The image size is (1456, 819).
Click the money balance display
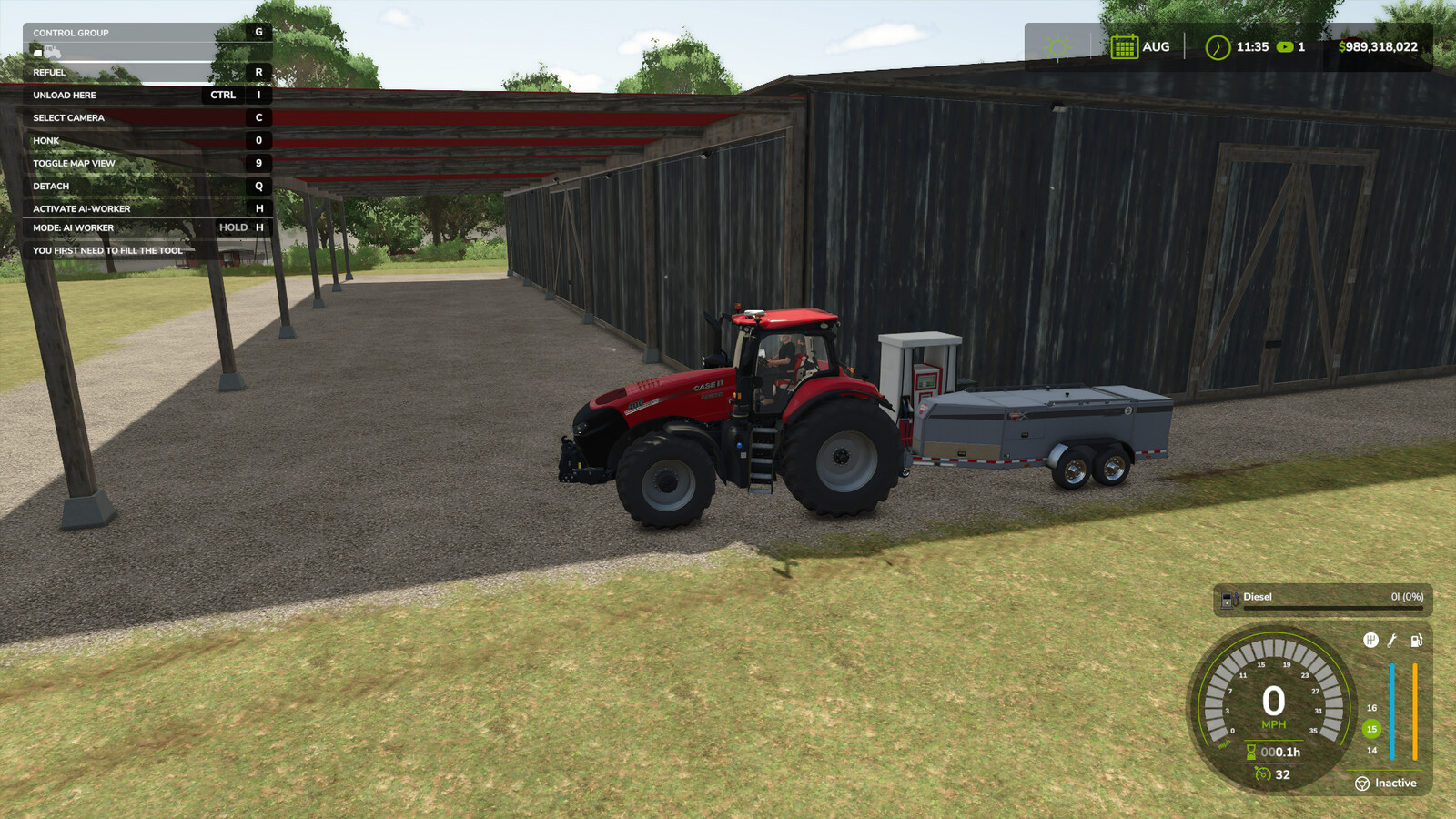[1377, 45]
